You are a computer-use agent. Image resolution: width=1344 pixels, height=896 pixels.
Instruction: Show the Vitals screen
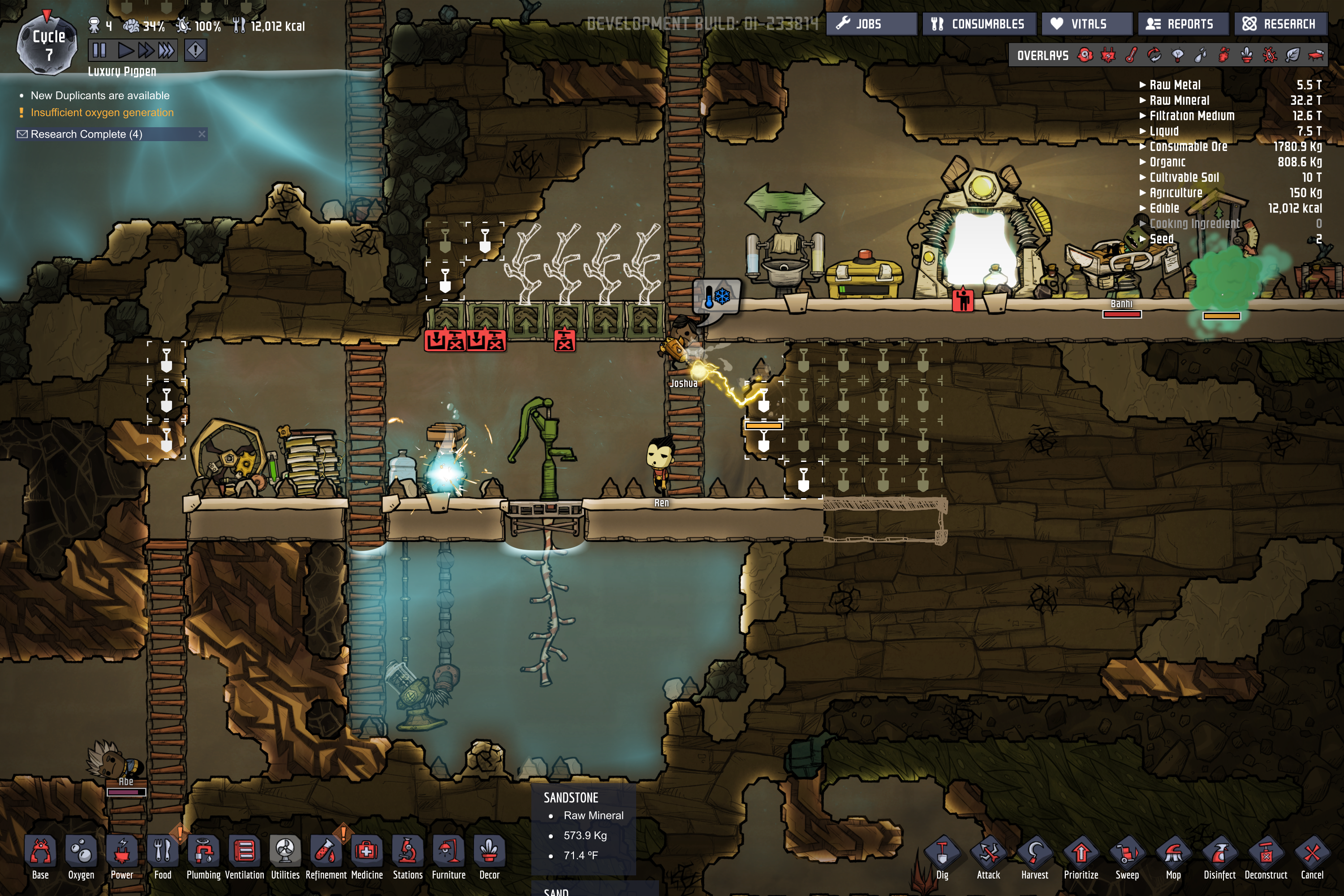coord(1086,24)
